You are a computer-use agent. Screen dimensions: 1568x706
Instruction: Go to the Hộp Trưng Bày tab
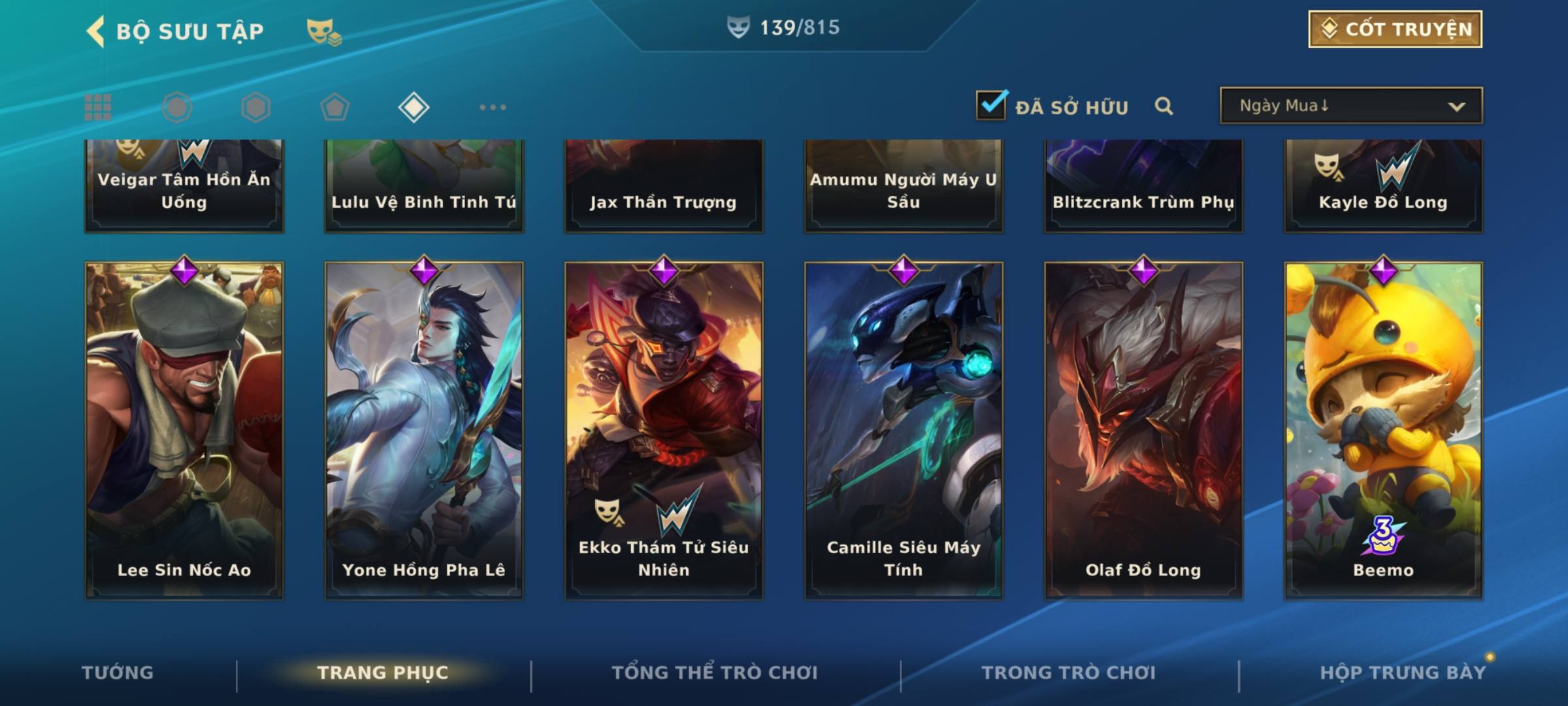coord(1403,673)
